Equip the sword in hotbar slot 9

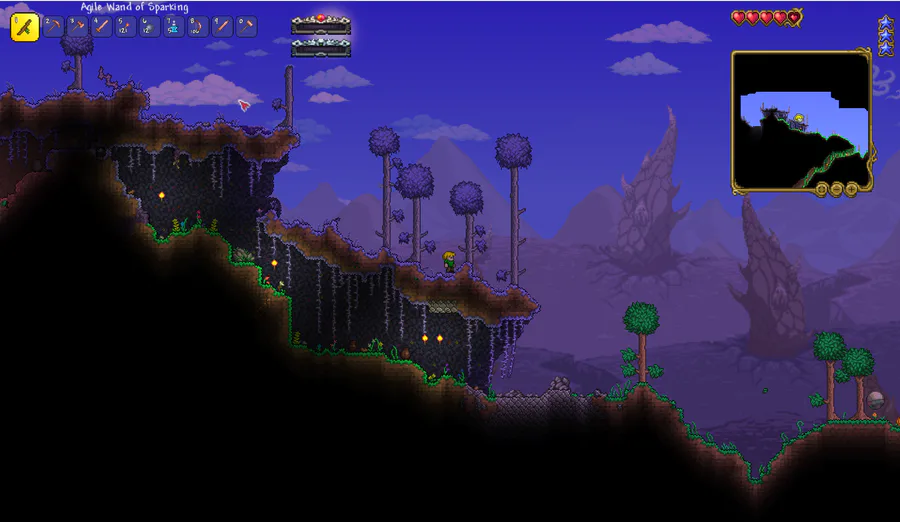coord(222,27)
